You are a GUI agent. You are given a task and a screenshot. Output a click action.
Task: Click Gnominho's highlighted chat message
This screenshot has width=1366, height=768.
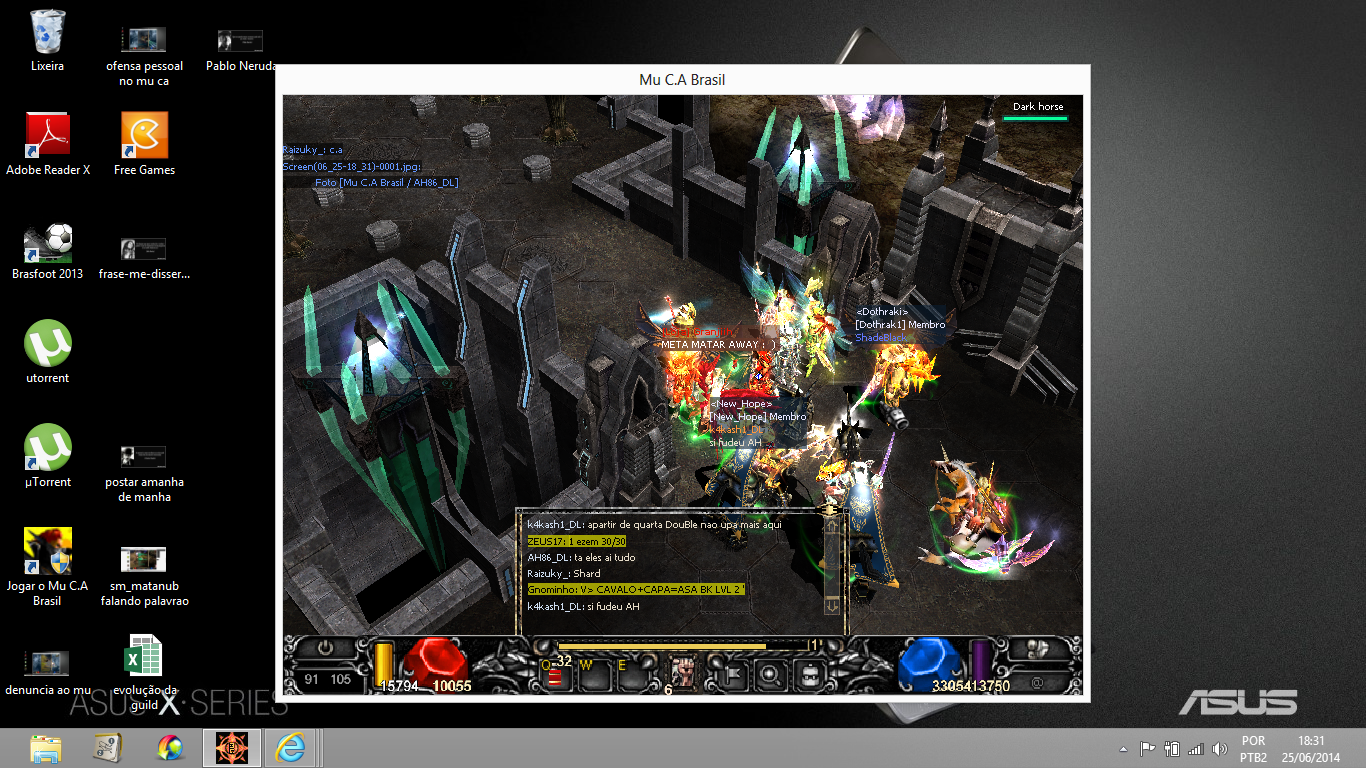tap(636, 590)
